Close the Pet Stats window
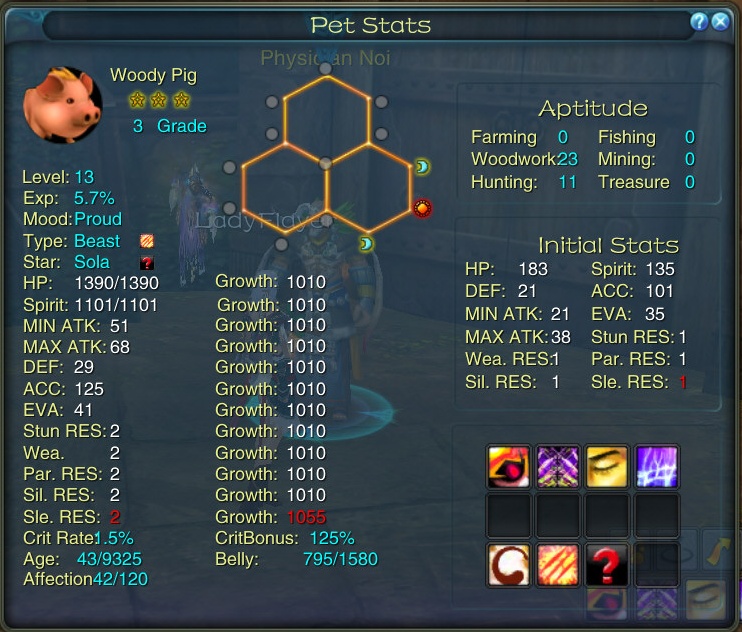The image size is (742, 632). tap(720, 22)
